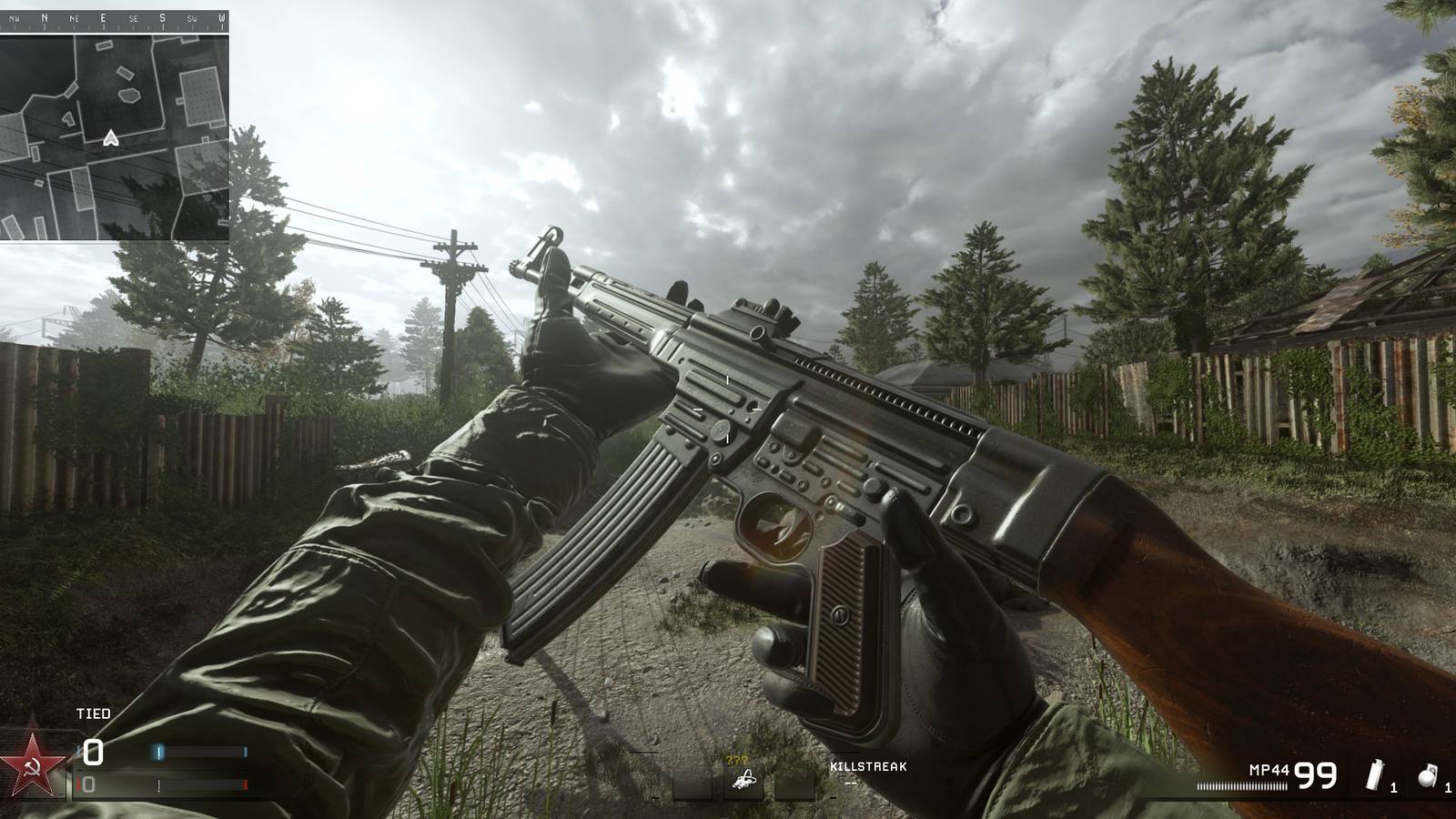Image resolution: width=1456 pixels, height=819 pixels.
Task: Click the hammer and sickle inside the star
Action: pos(31,767)
